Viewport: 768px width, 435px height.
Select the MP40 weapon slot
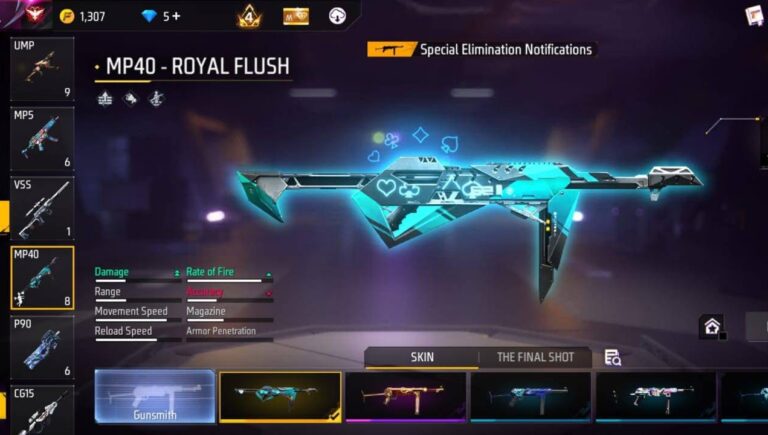click(42, 278)
